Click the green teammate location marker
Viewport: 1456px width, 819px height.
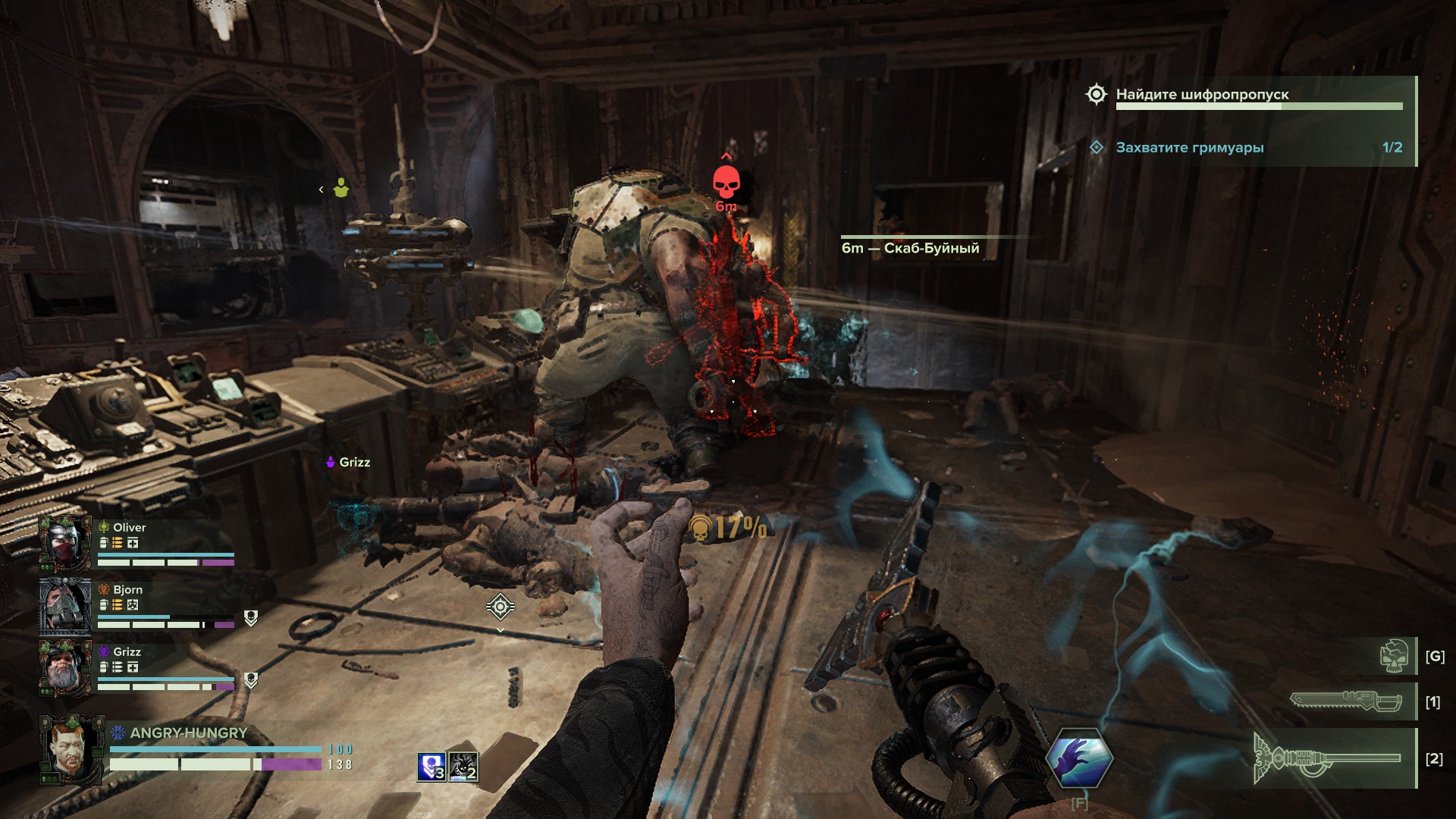coord(341,188)
